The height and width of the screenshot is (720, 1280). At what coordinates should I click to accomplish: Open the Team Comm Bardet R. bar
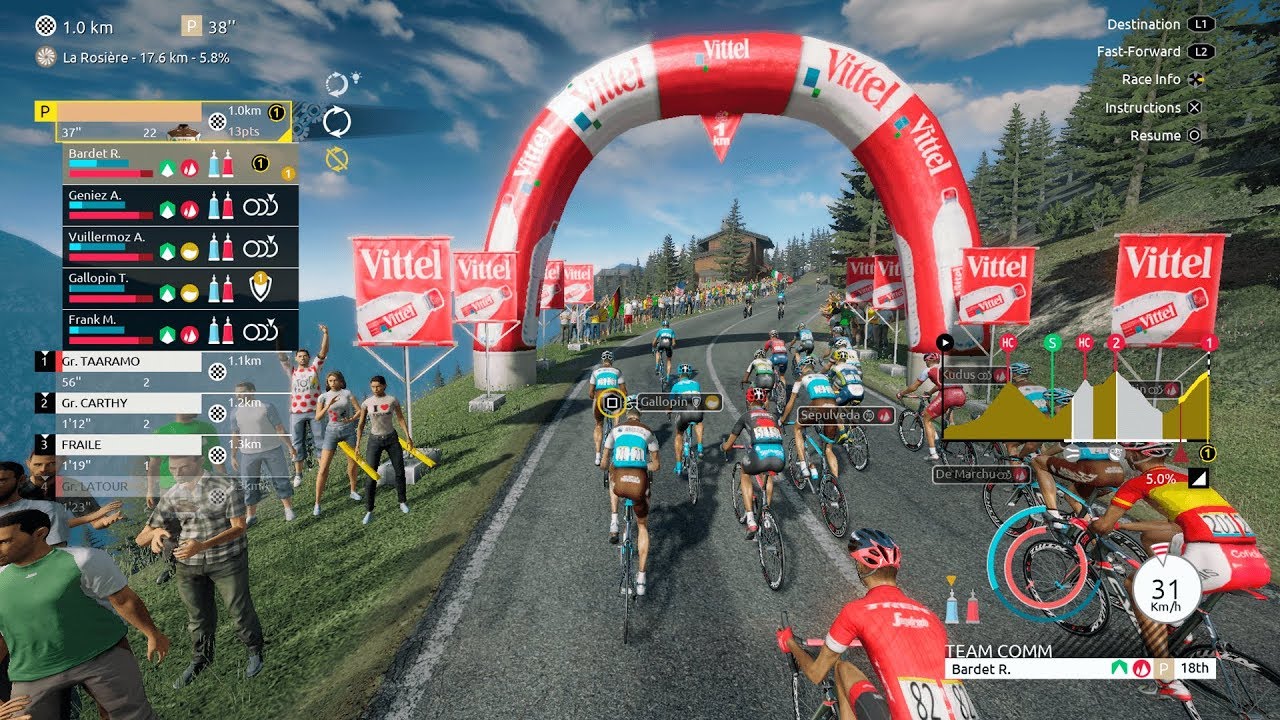1080,669
